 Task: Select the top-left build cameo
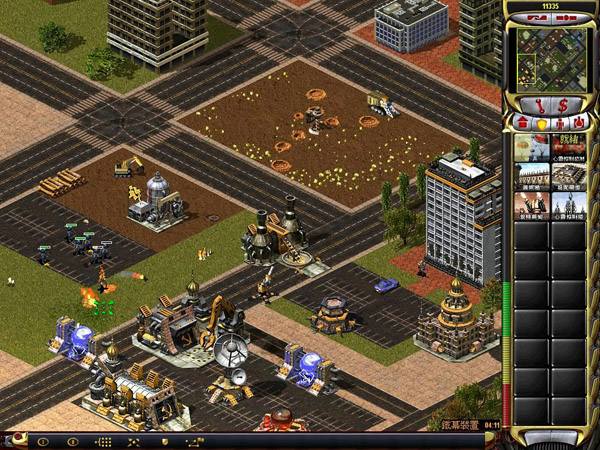point(531,146)
